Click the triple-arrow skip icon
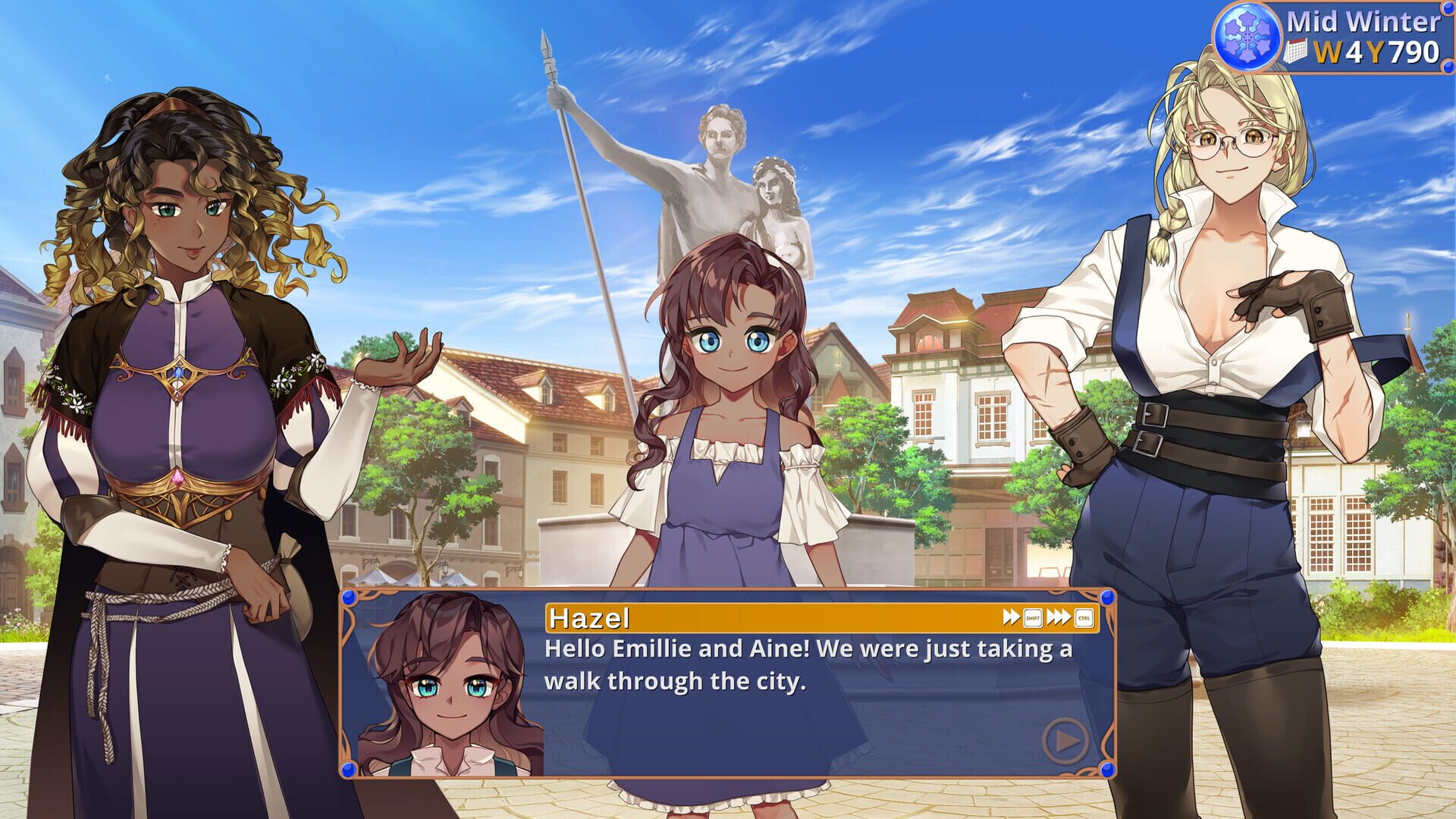 (1058, 617)
